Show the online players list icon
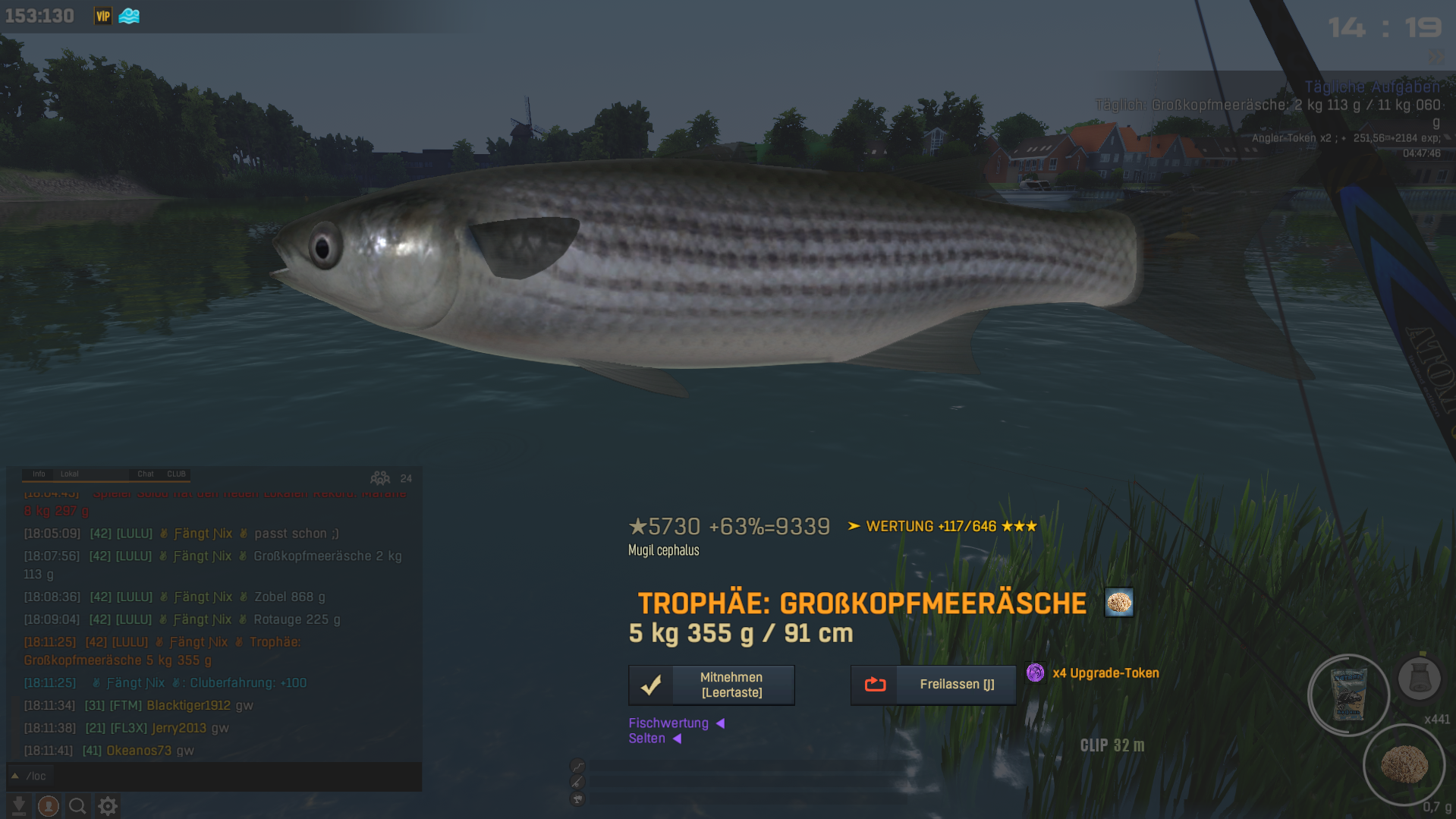1456x819 pixels. click(380, 478)
